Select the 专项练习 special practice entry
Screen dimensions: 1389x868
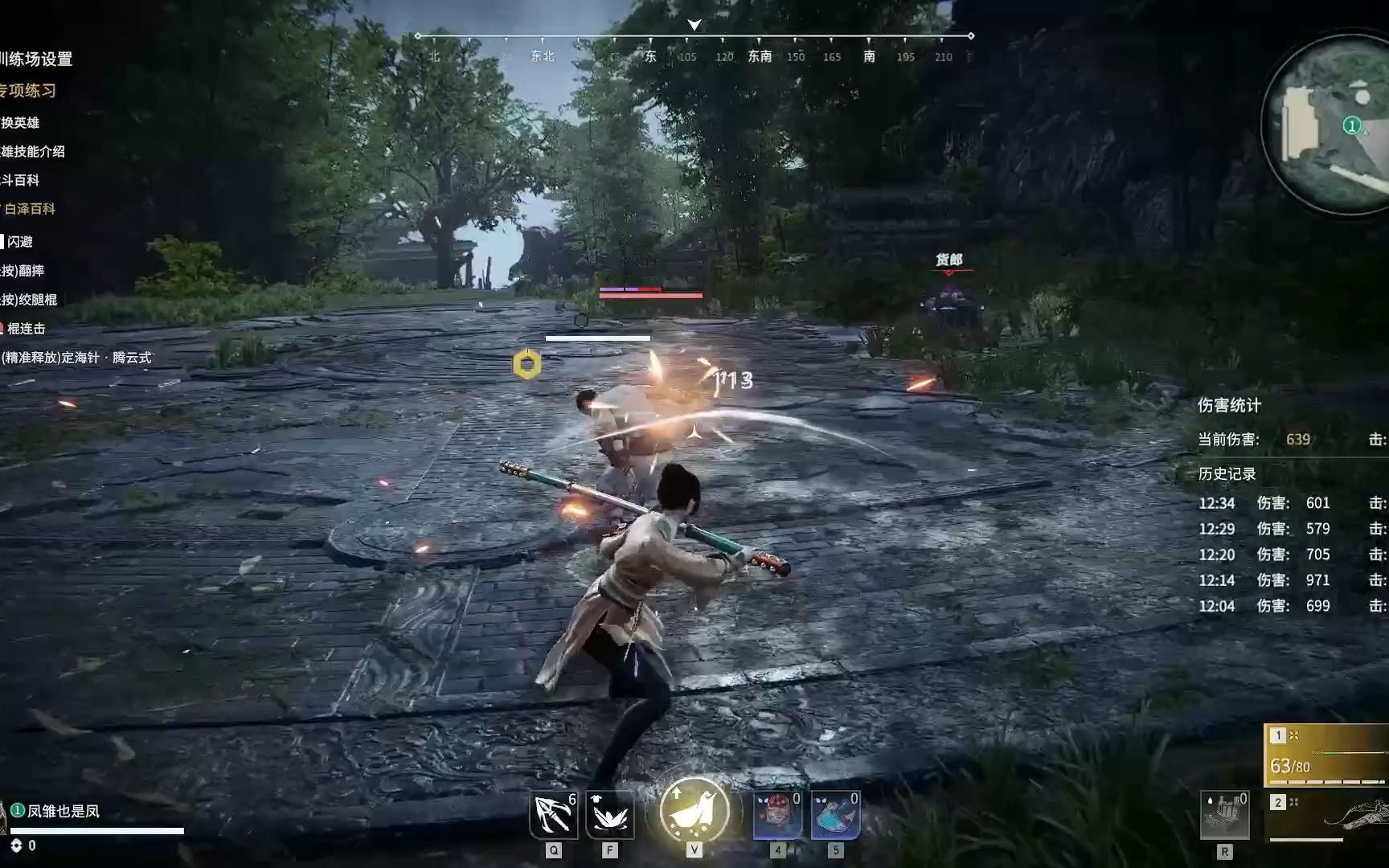click(28, 91)
